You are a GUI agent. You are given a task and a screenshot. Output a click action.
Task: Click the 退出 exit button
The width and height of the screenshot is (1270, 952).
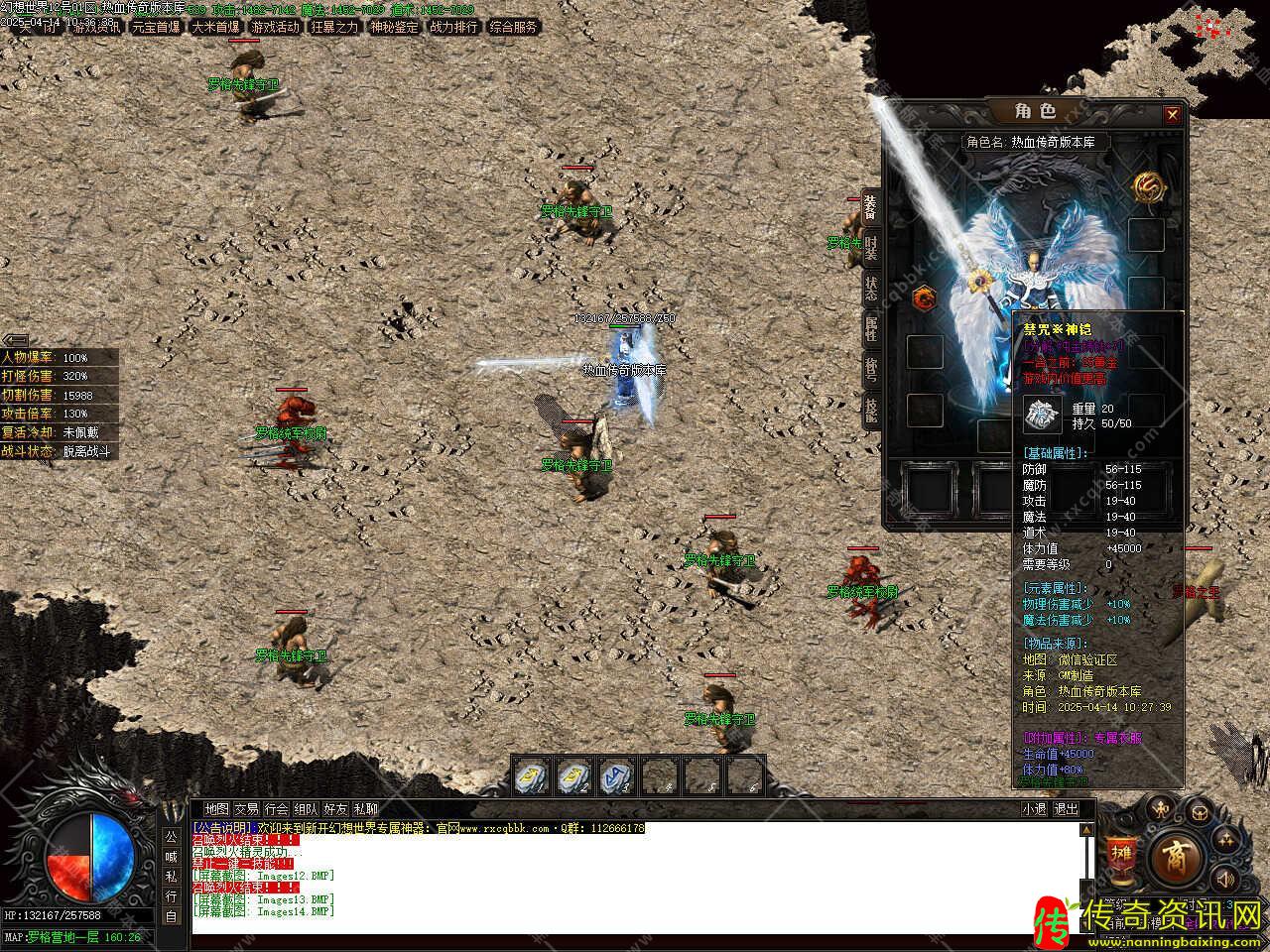(1066, 809)
